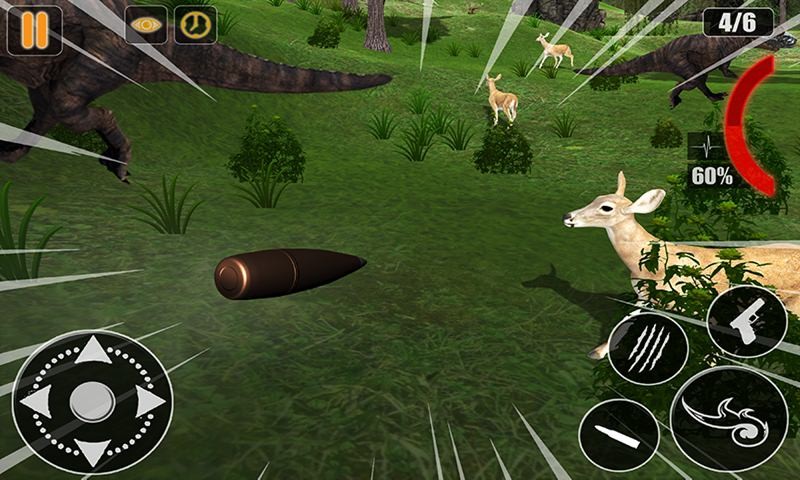This screenshot has width=800, height=480.
Task: Tap the right arrow on the movement pad
Action: (149, 402)
